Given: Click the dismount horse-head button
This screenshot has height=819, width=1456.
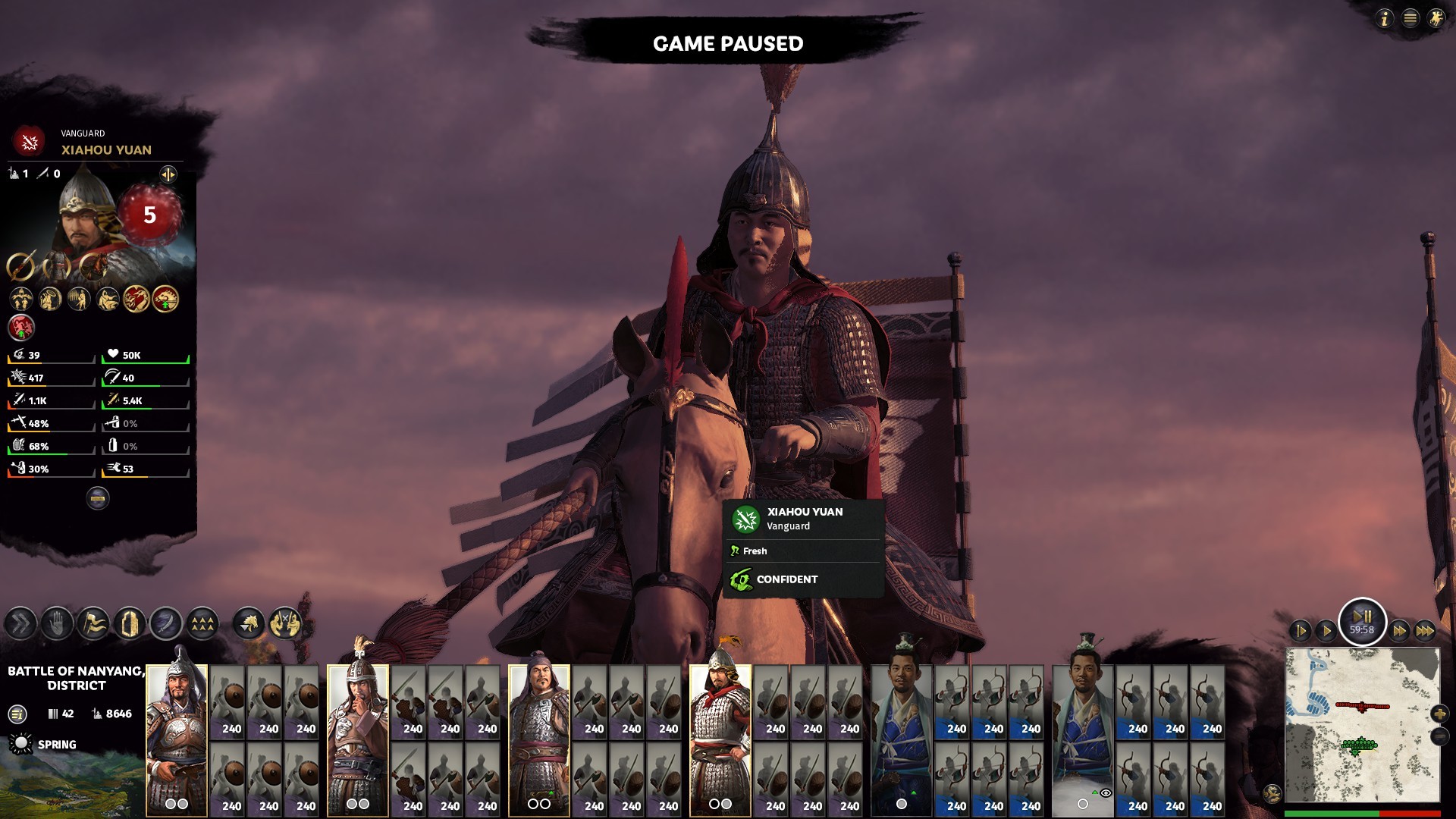Looking at the screenshot, I should pos(249,624).
